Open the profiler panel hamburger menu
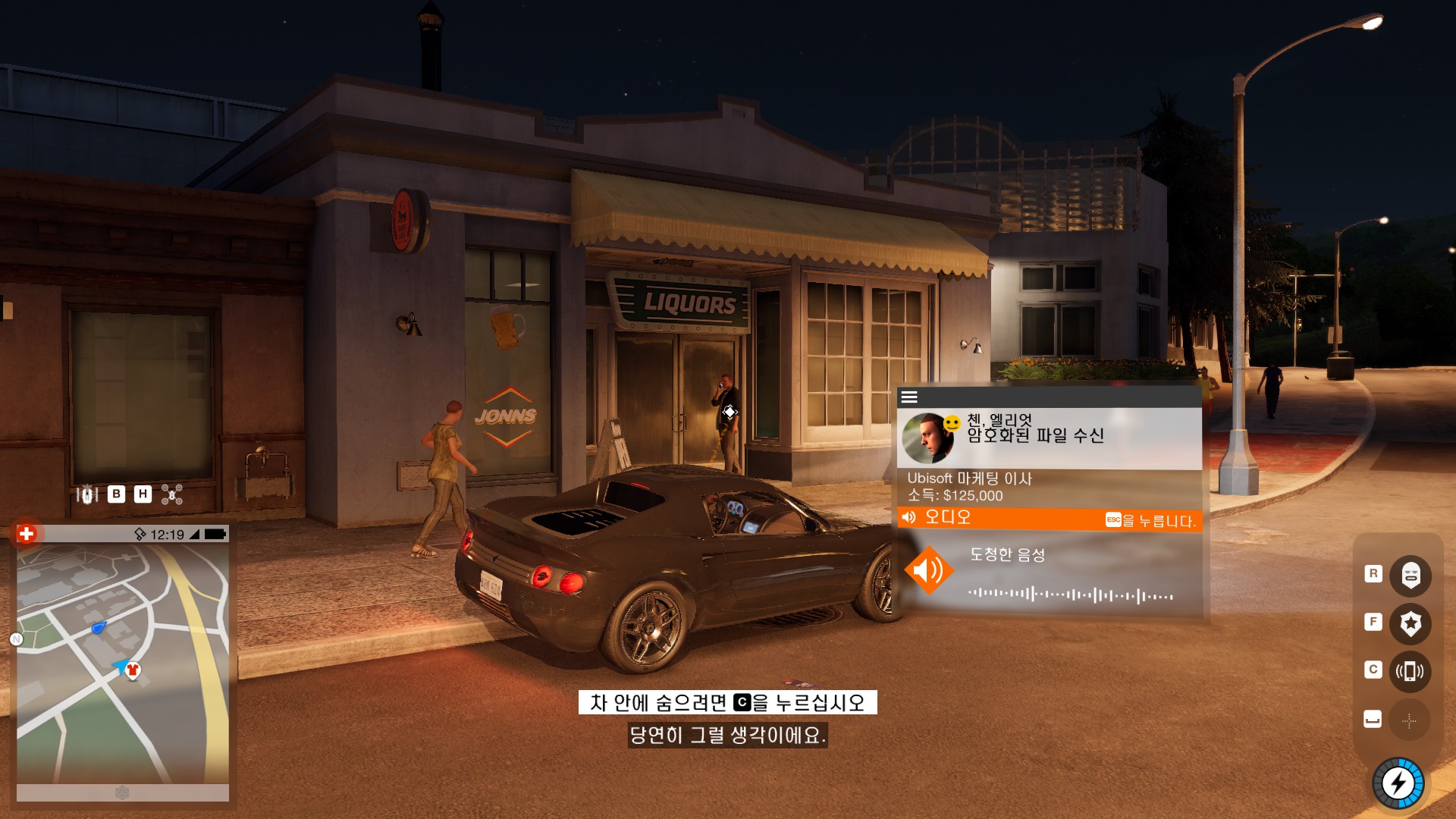 click(909, 397)
